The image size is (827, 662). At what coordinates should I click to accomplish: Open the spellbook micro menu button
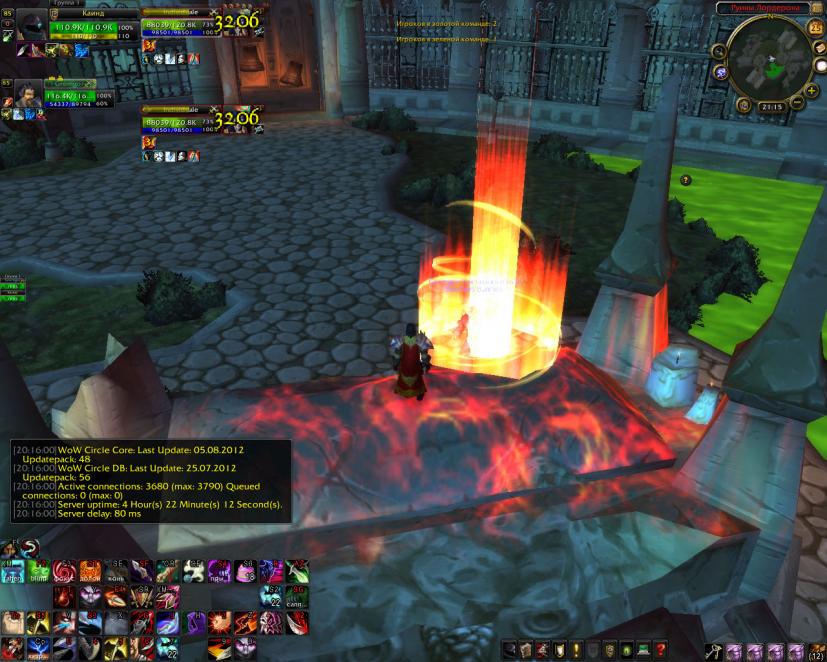point(524,650)
